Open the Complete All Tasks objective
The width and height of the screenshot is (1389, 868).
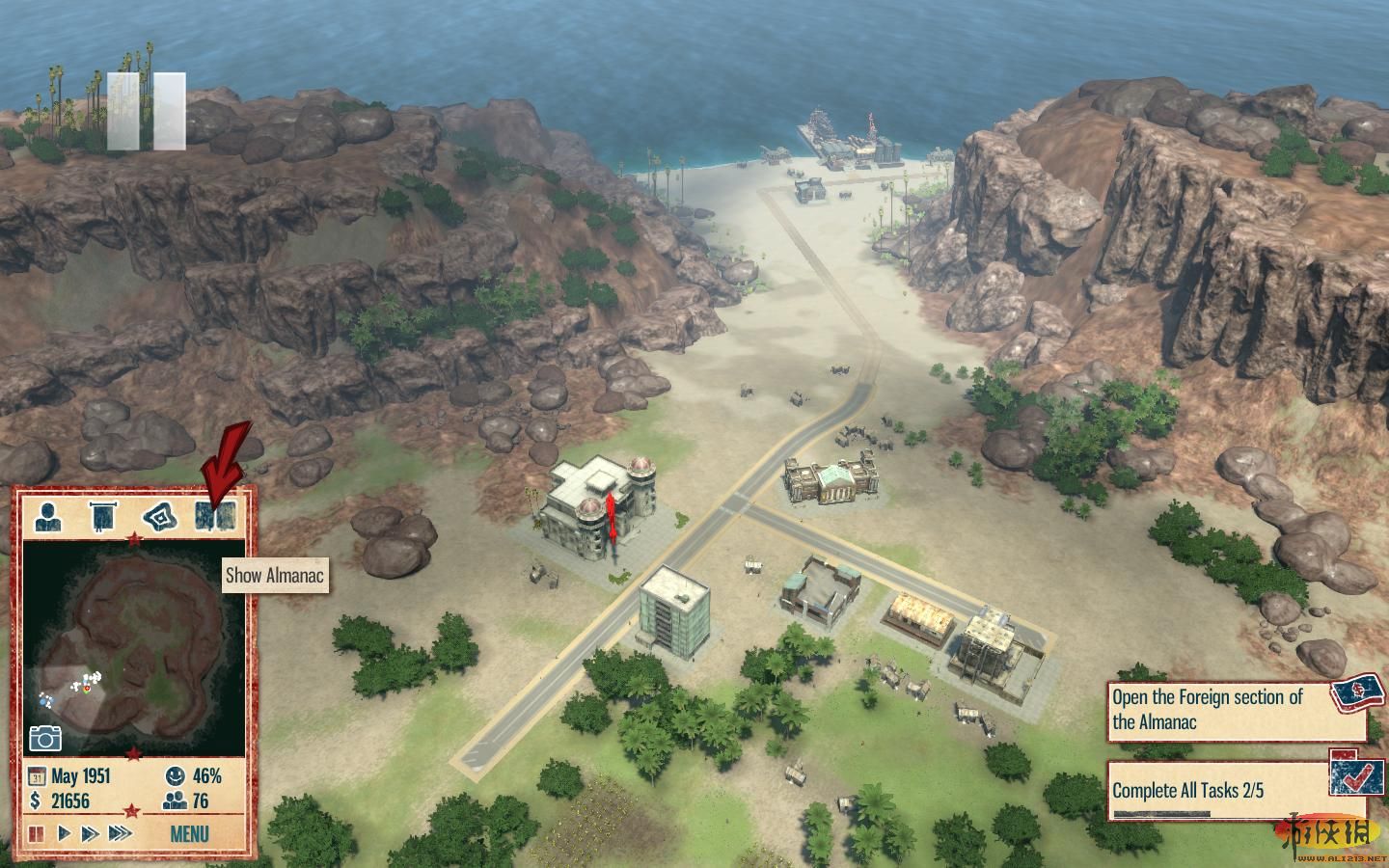pos(1217,791)
